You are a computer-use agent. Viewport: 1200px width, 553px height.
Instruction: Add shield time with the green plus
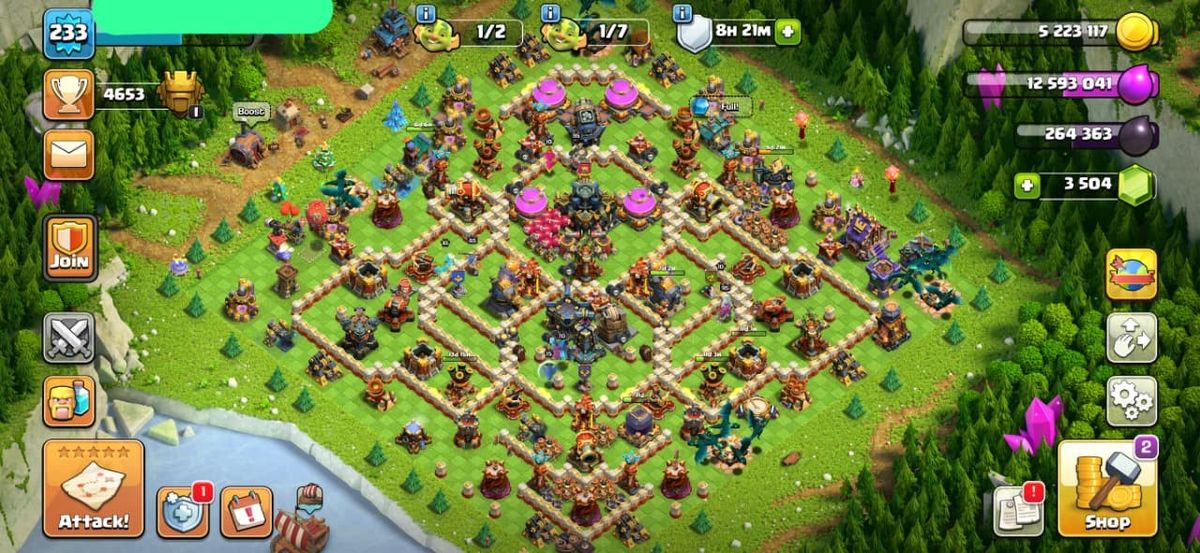tap(789, 31)
